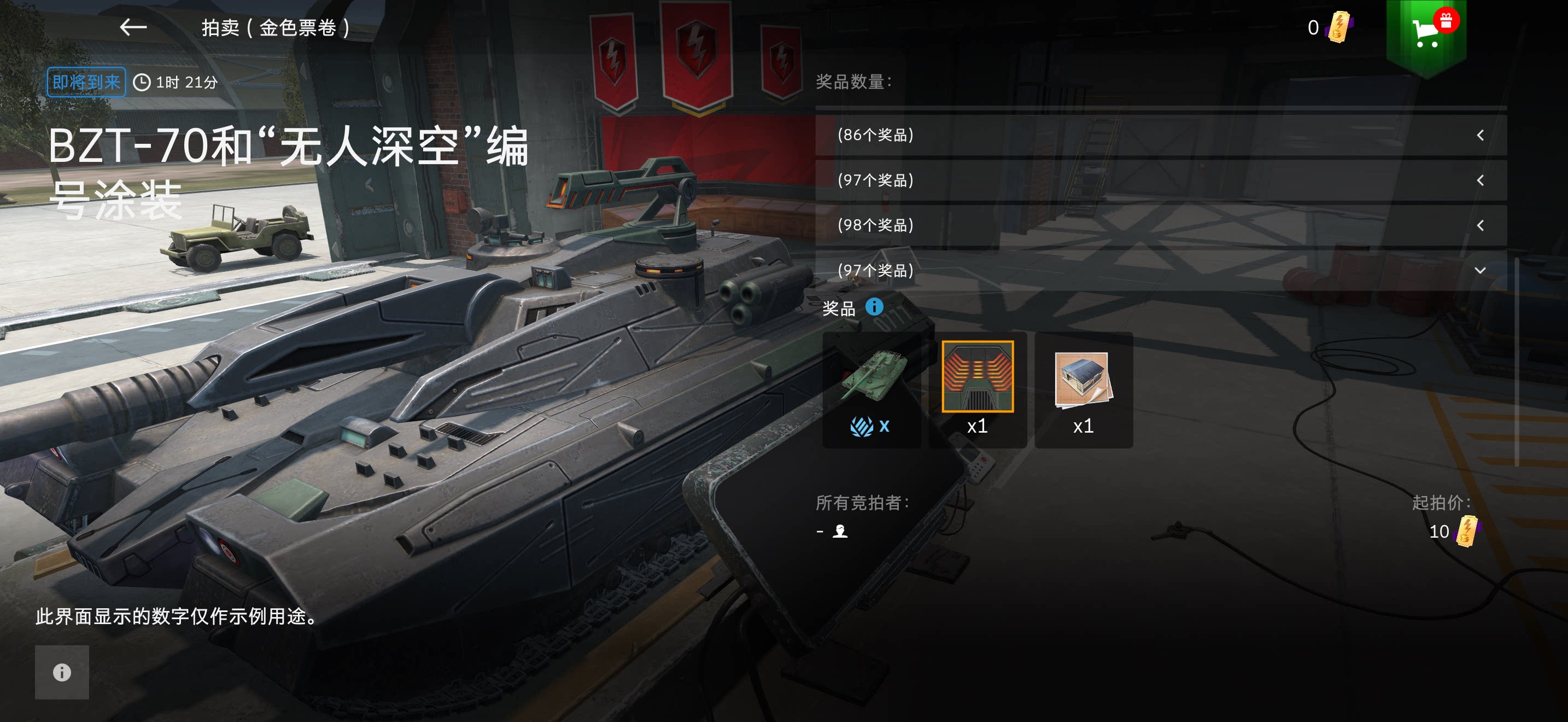Select the 拍卖（金色票卷）title
This screenshot has height=722, width=1568.
(x=274, y=27)
